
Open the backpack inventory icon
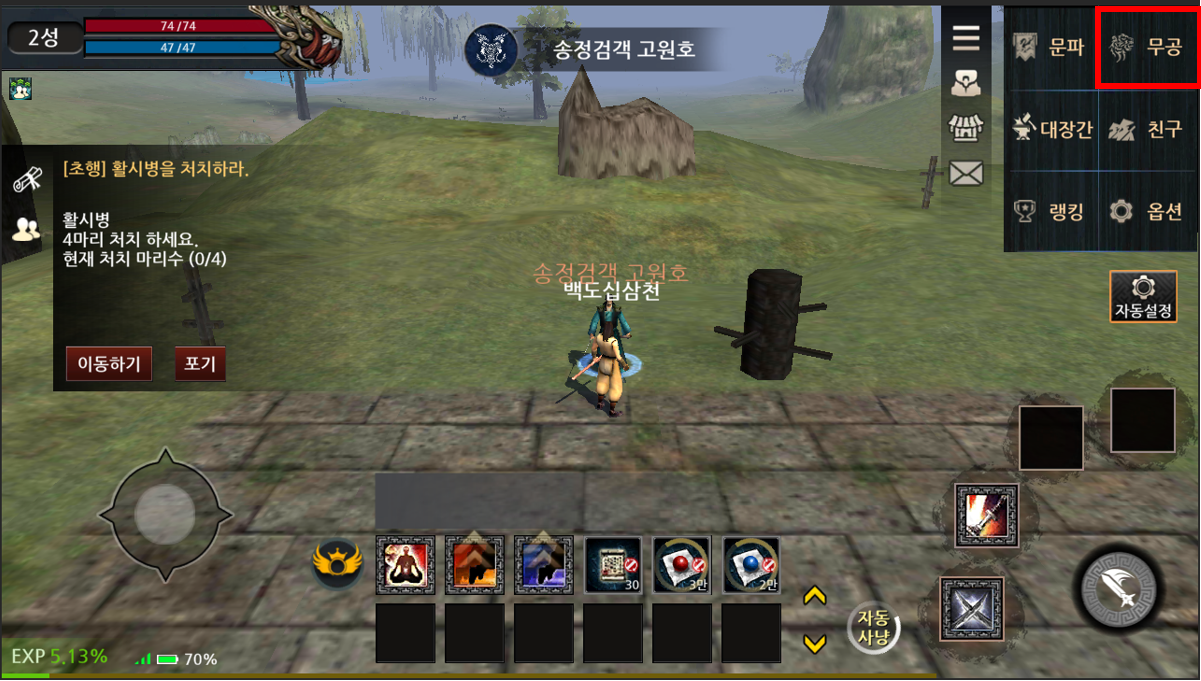point(965,84)
